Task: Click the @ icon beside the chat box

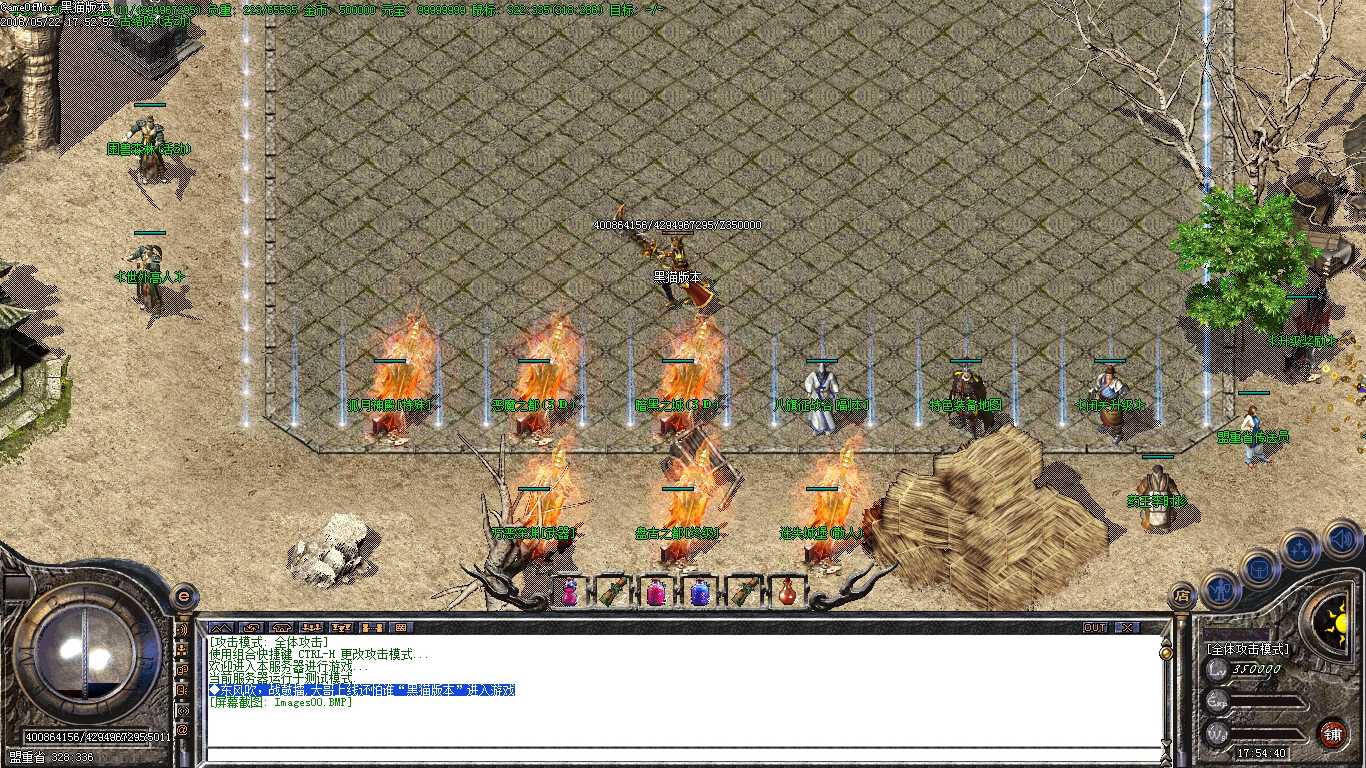Action: [x=183, y=729]
